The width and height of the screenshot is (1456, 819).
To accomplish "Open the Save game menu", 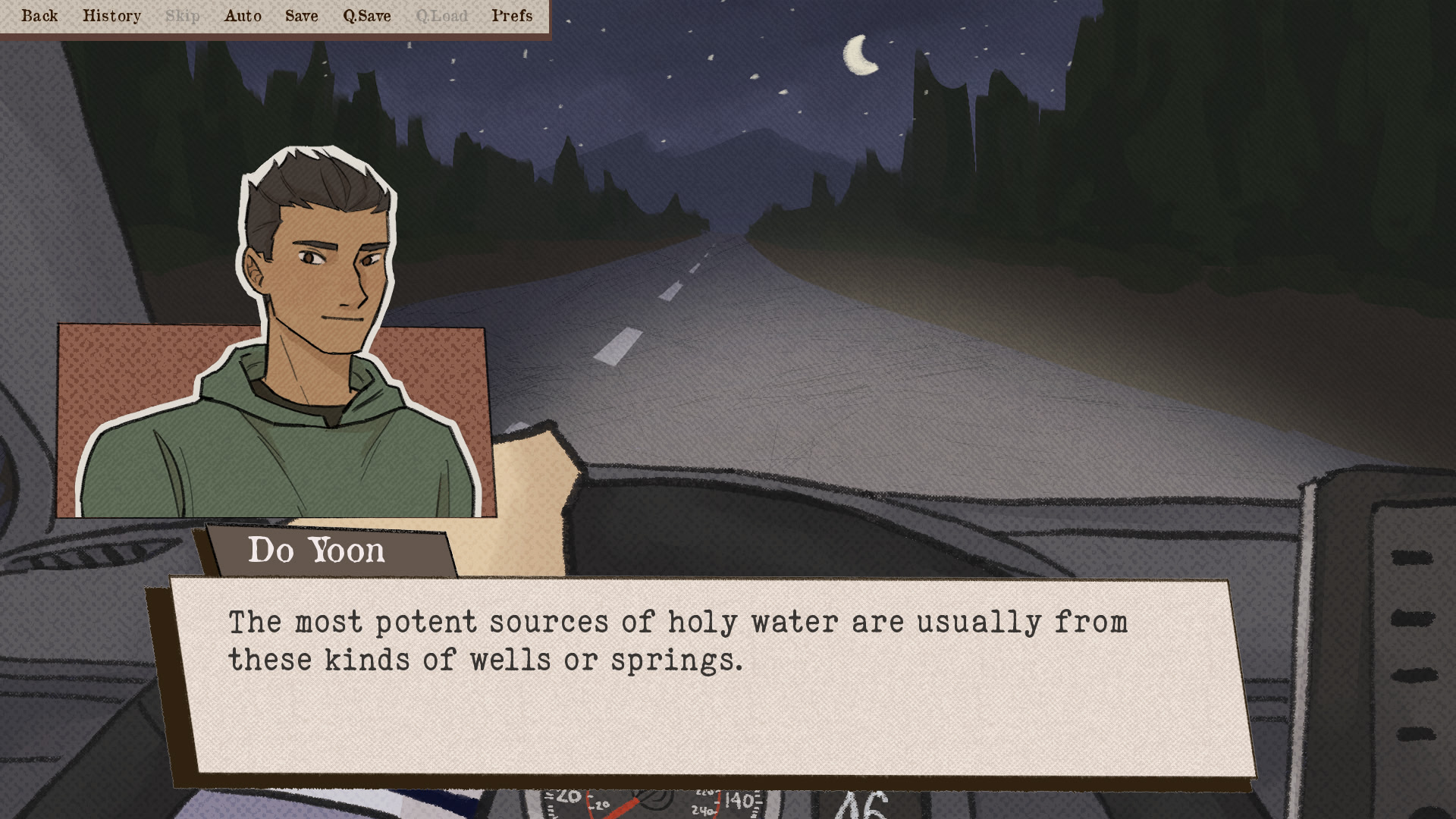I will tap(301, 16).
